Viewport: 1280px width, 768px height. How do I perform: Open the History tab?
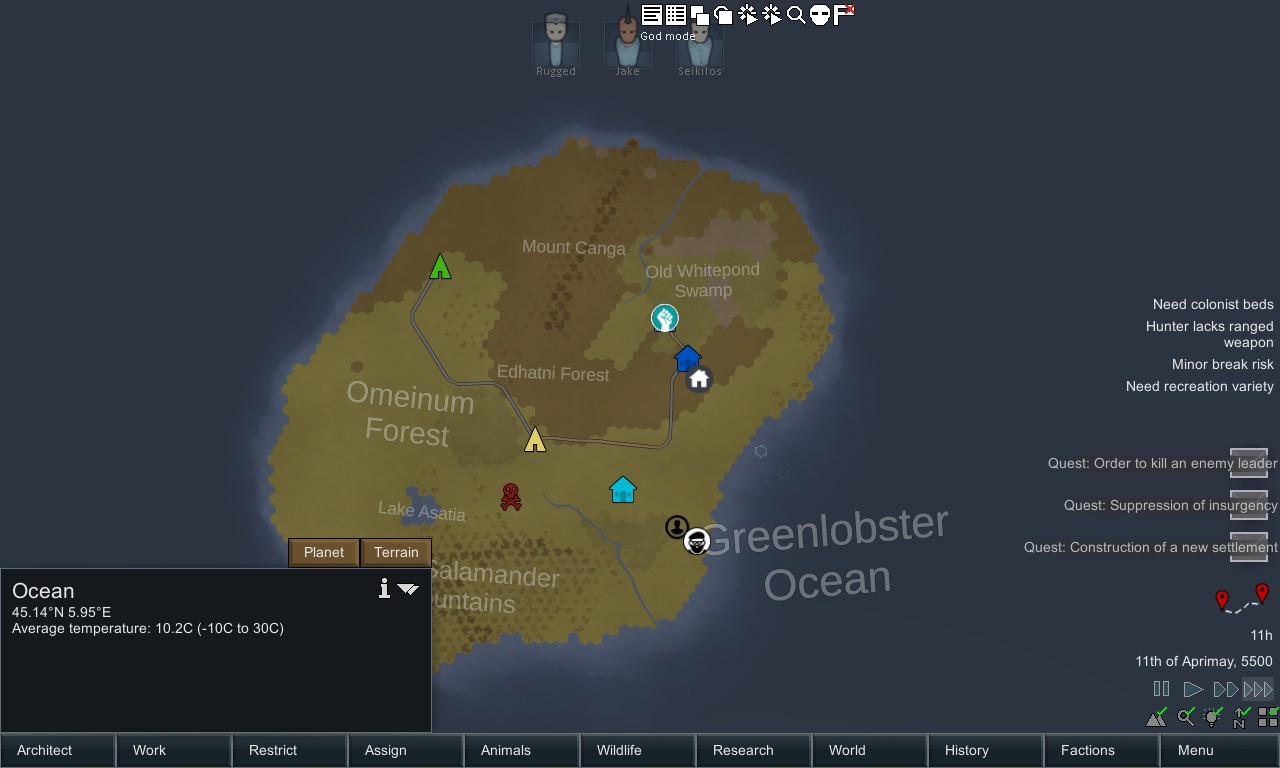pyautogui.click(x=986, y=750)
